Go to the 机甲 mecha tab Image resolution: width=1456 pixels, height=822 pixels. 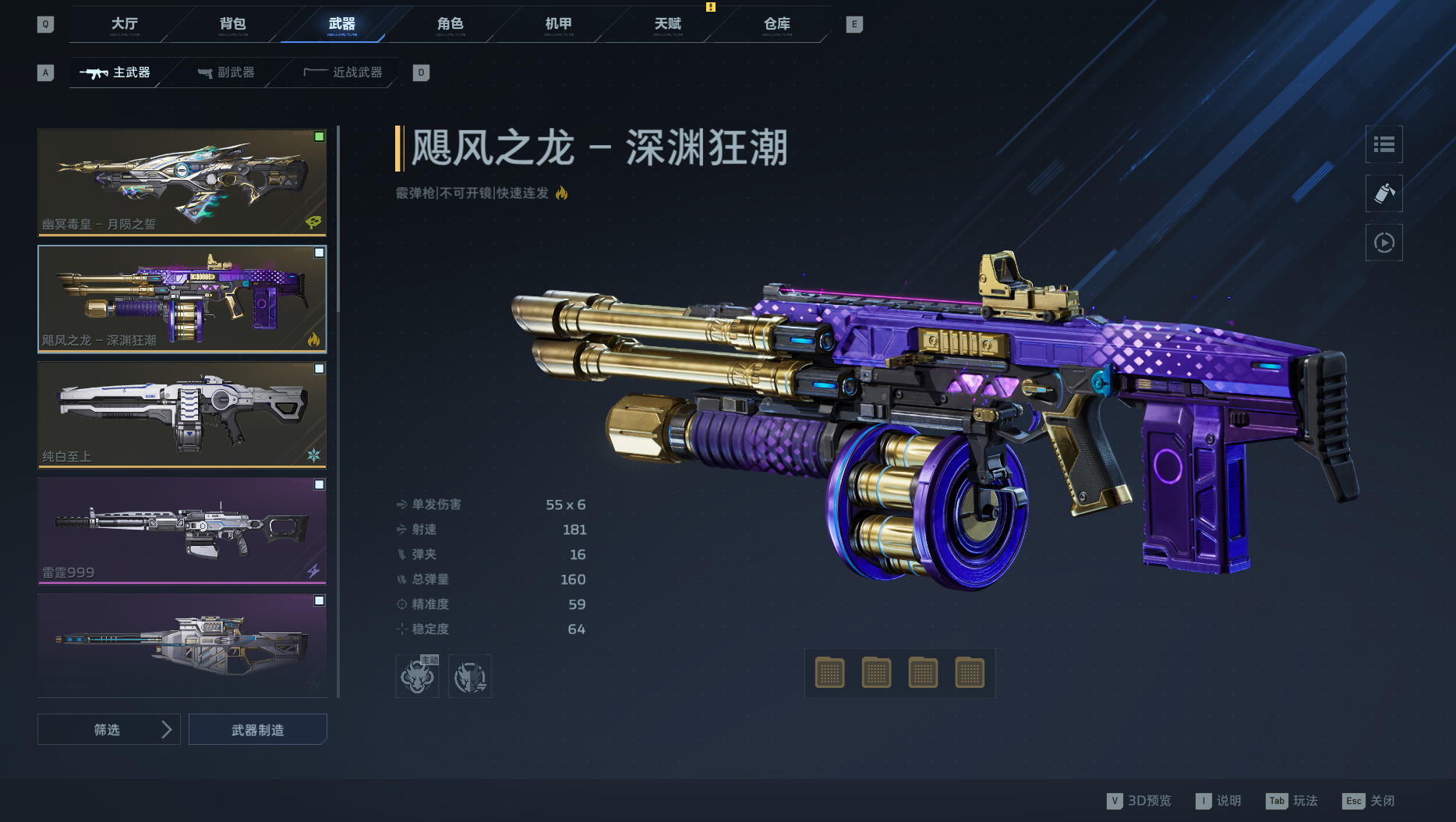click(559, 25)
